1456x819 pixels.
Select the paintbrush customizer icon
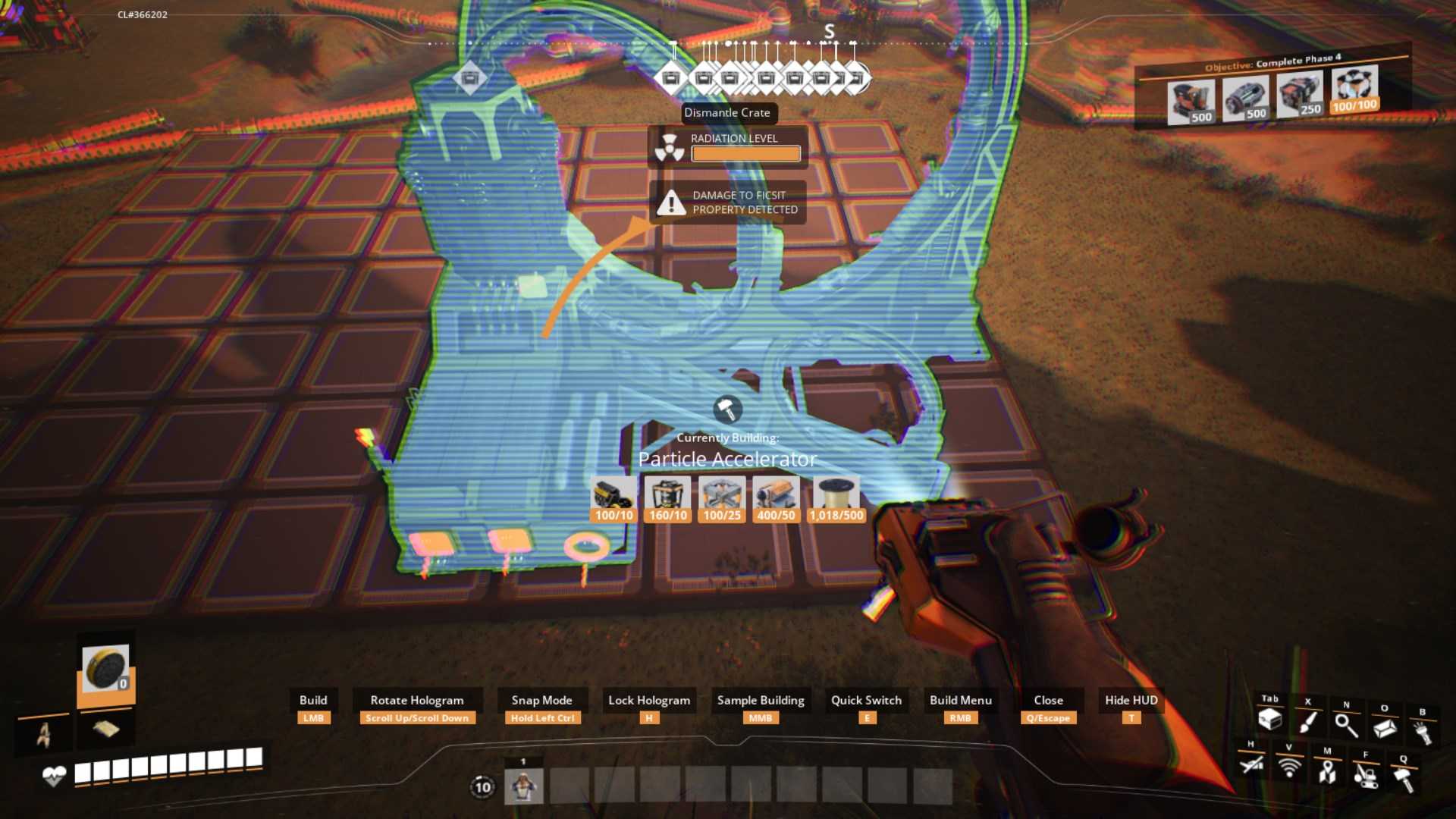tap(1308, 721)
